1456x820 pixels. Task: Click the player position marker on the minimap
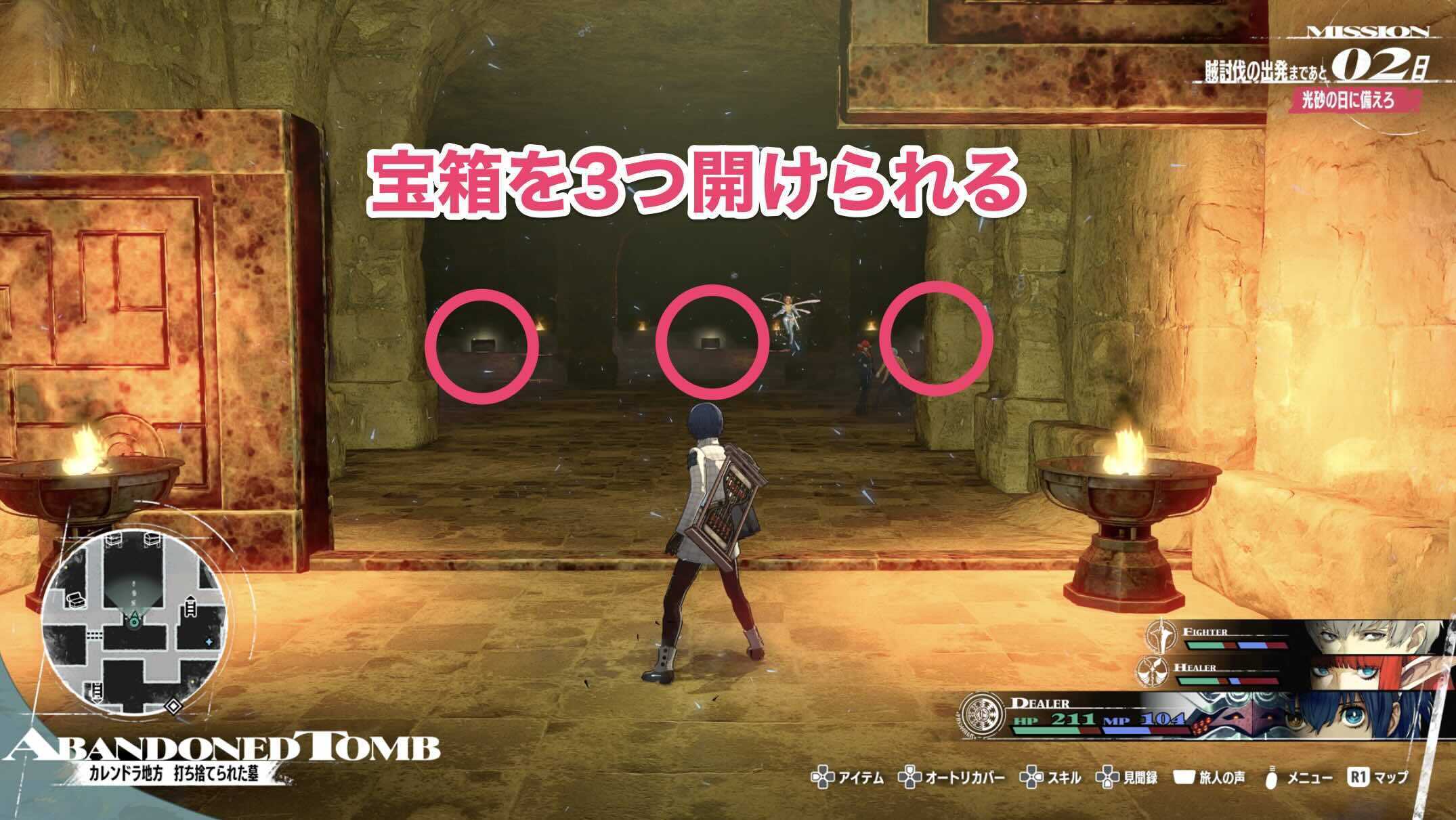pyautogui.click(x=134, y=622)
